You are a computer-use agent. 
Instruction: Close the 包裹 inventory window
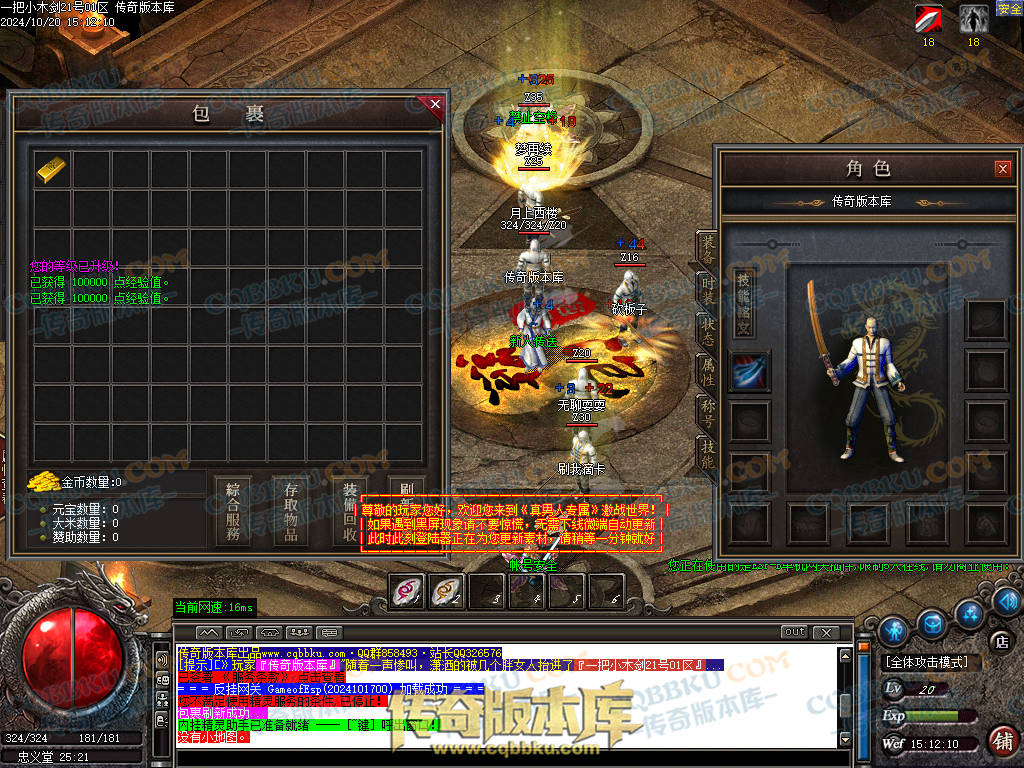point(435,103)
